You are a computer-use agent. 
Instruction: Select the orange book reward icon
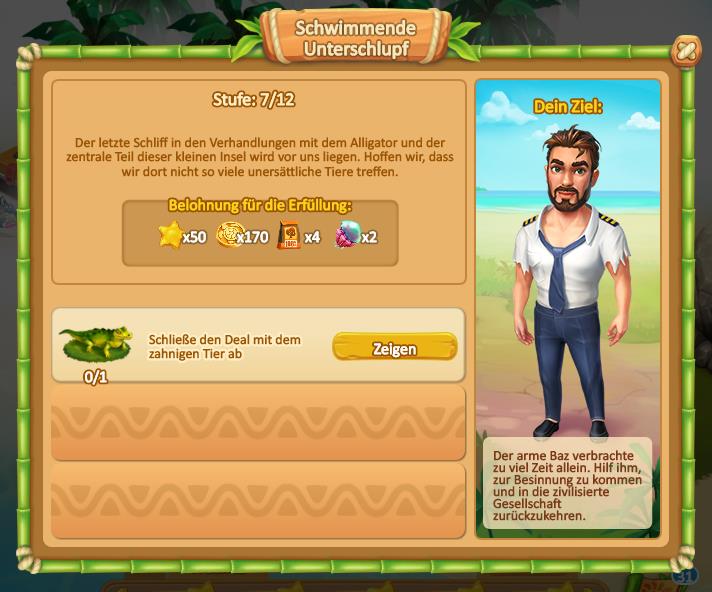click(289, 236)
